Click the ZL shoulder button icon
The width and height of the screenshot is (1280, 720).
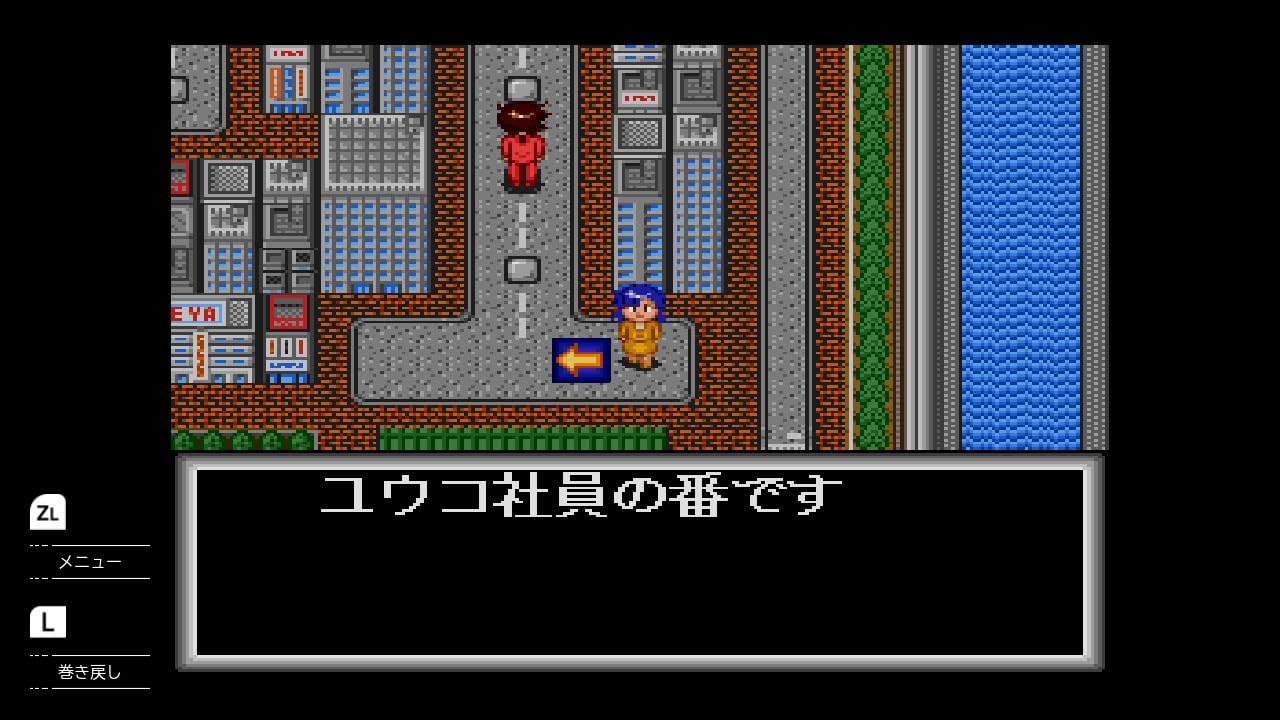point(48,512)
